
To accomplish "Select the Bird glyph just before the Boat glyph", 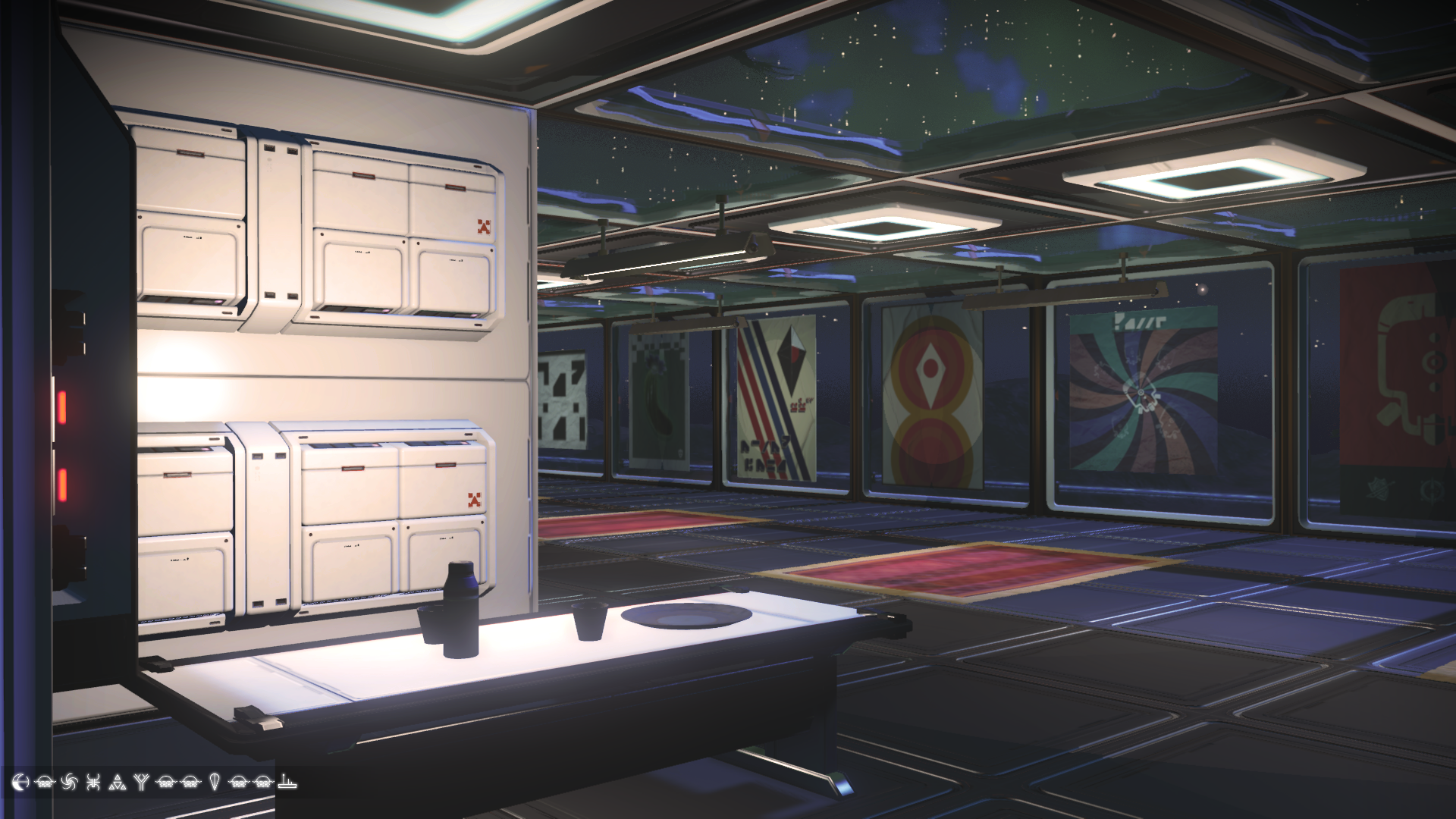I will (x=262, y=783).
